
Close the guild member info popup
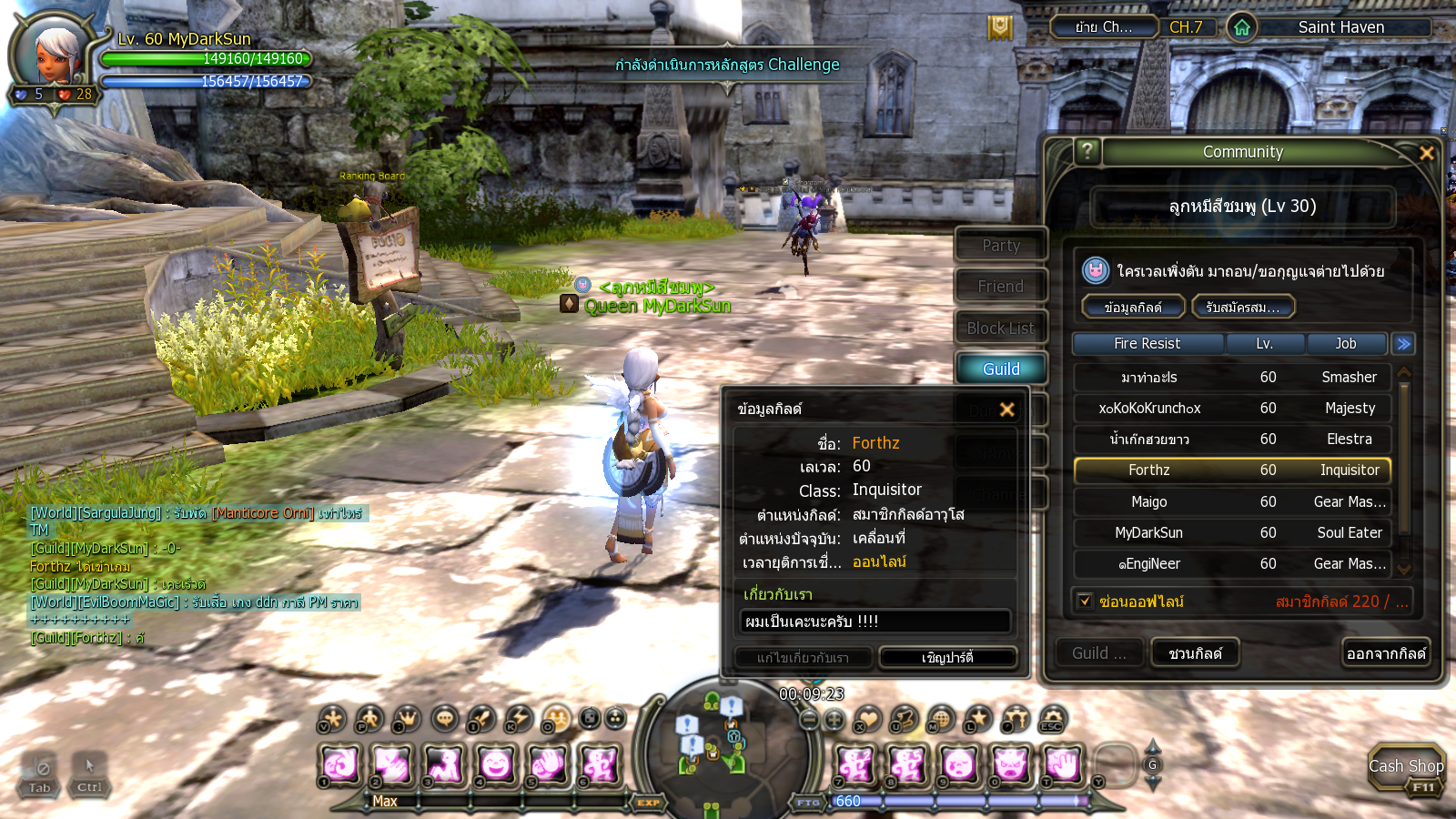[x=1006, y=409]
